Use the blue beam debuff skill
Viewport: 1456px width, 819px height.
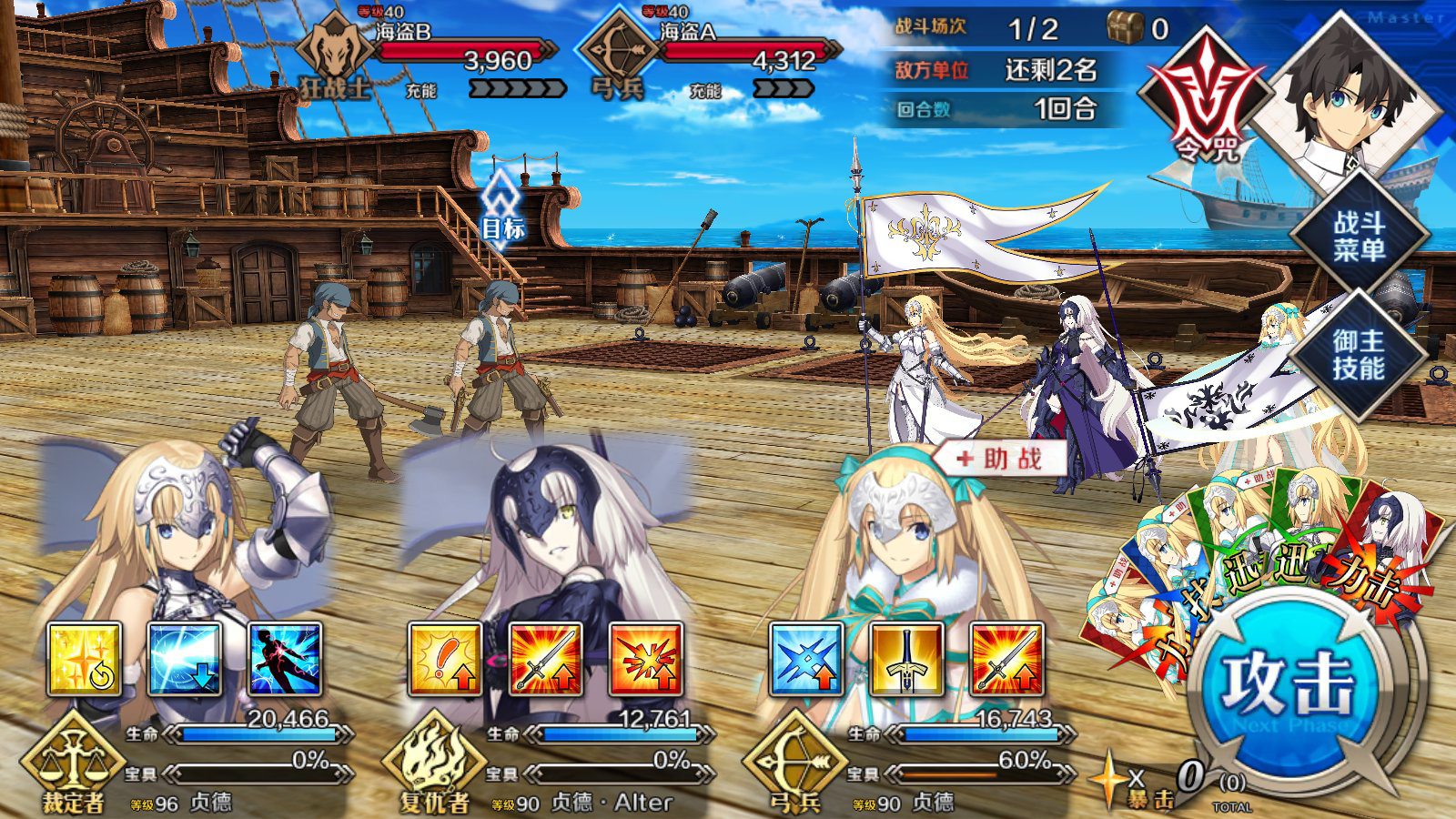(x=185, y=659)
